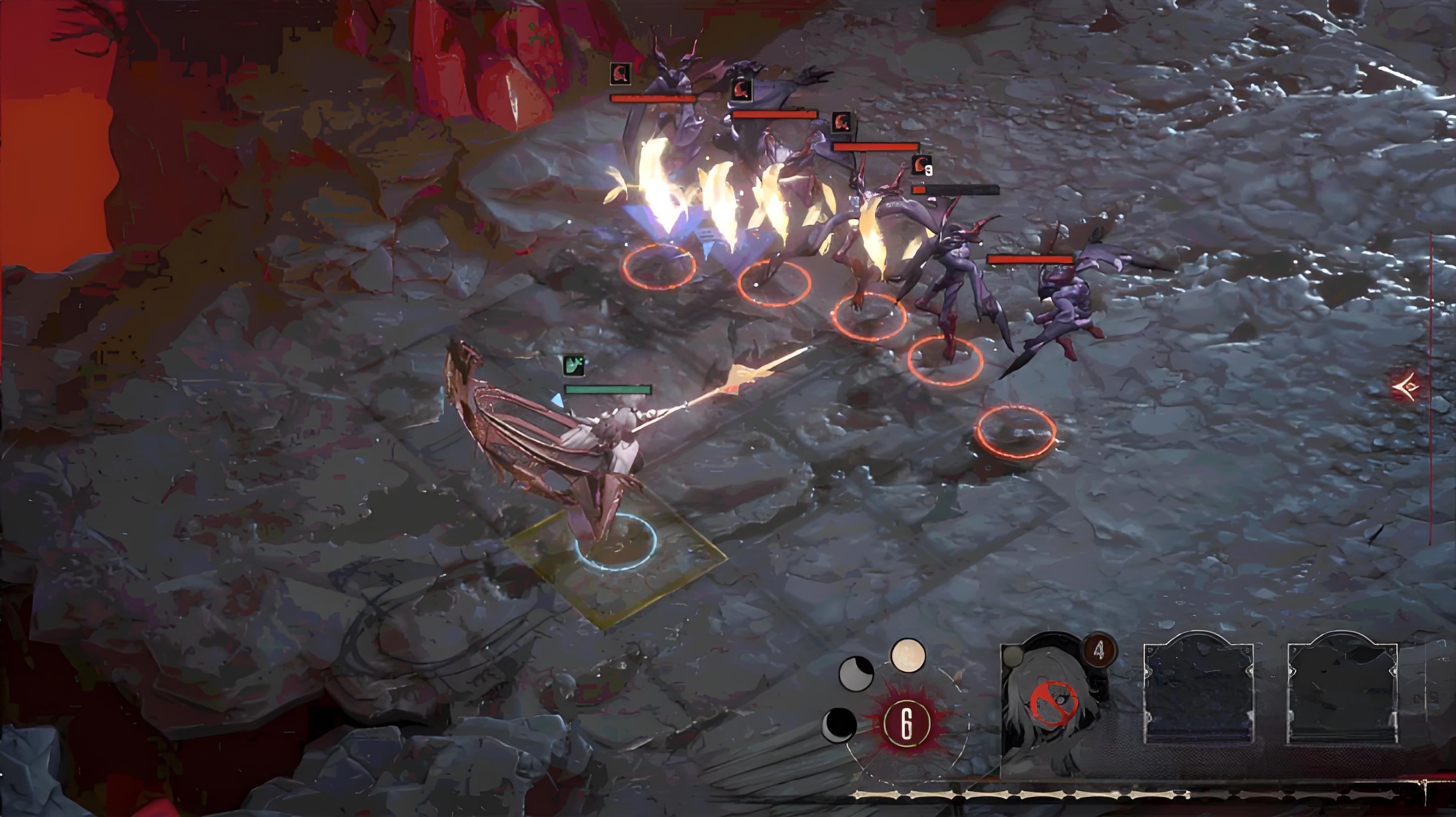The width and height of the screenshot is (1456, 817).
Task: Choose the dark crescent moon orb
Action: [840, 724]
